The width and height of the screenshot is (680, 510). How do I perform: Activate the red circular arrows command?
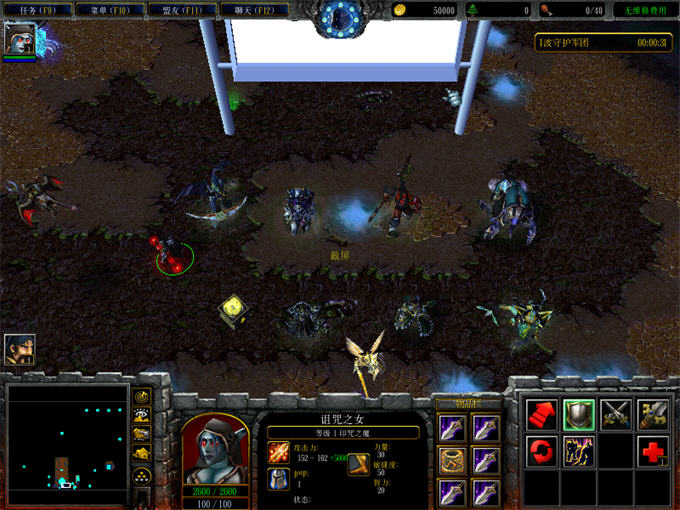click(x=541, y=452)
